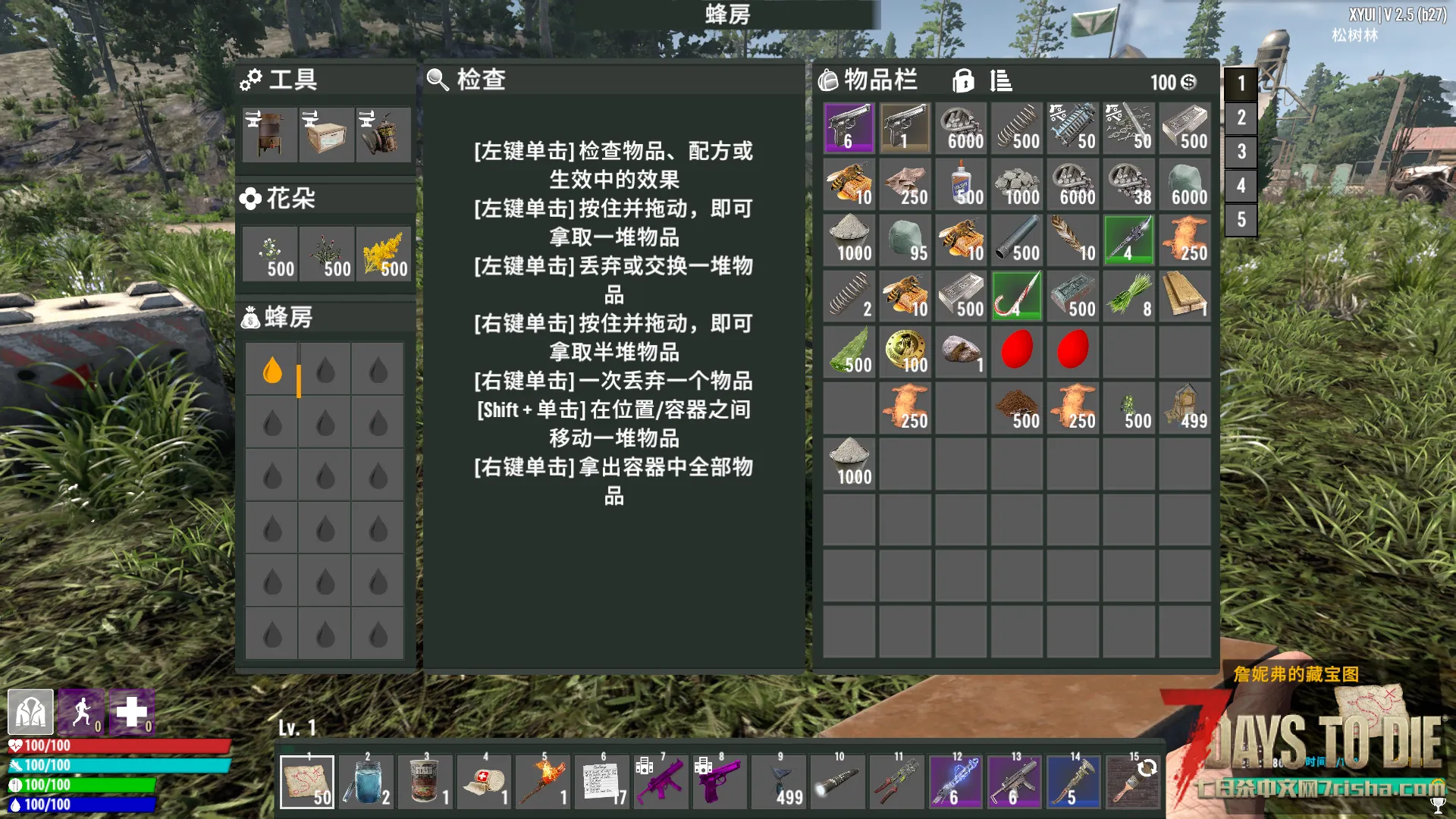Take the orange honey drop from the hive
The image size is (1456, 819).
point(272,371)
